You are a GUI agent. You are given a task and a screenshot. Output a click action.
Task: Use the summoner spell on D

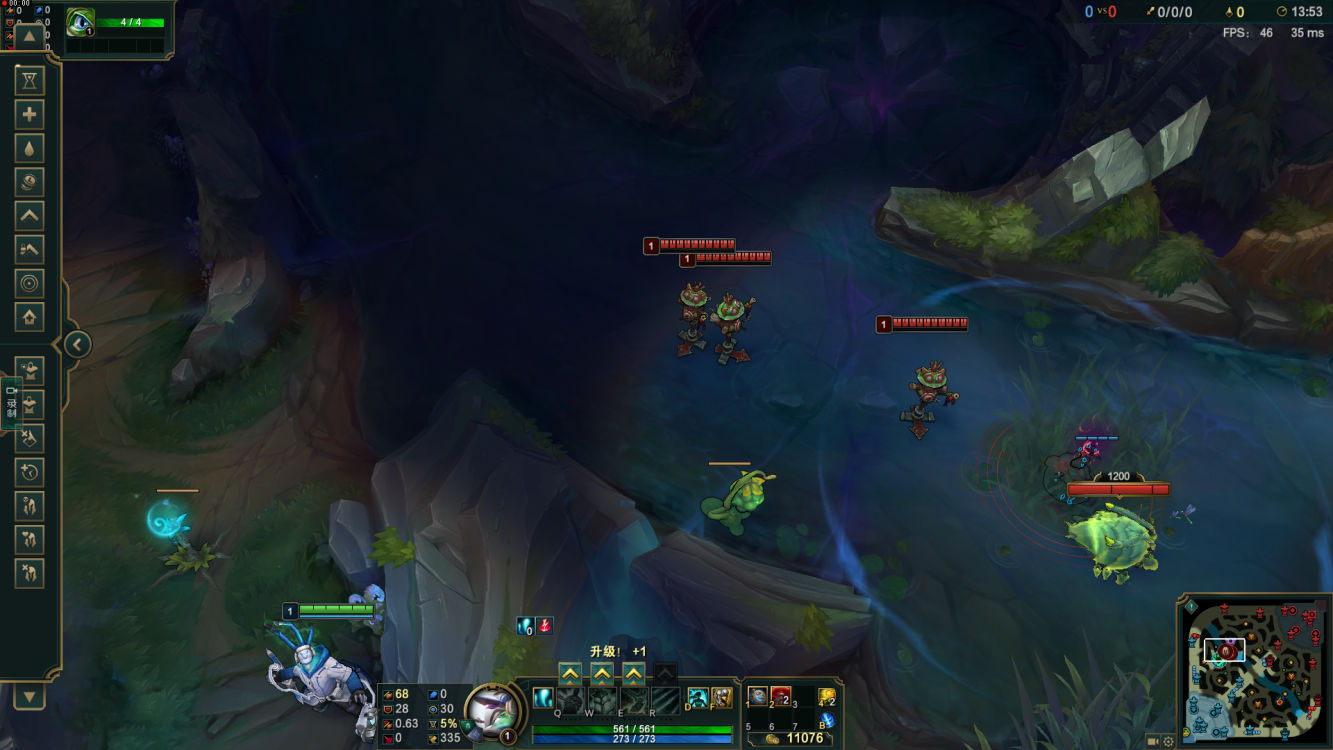pyautogui.click(x=698, y=698)
